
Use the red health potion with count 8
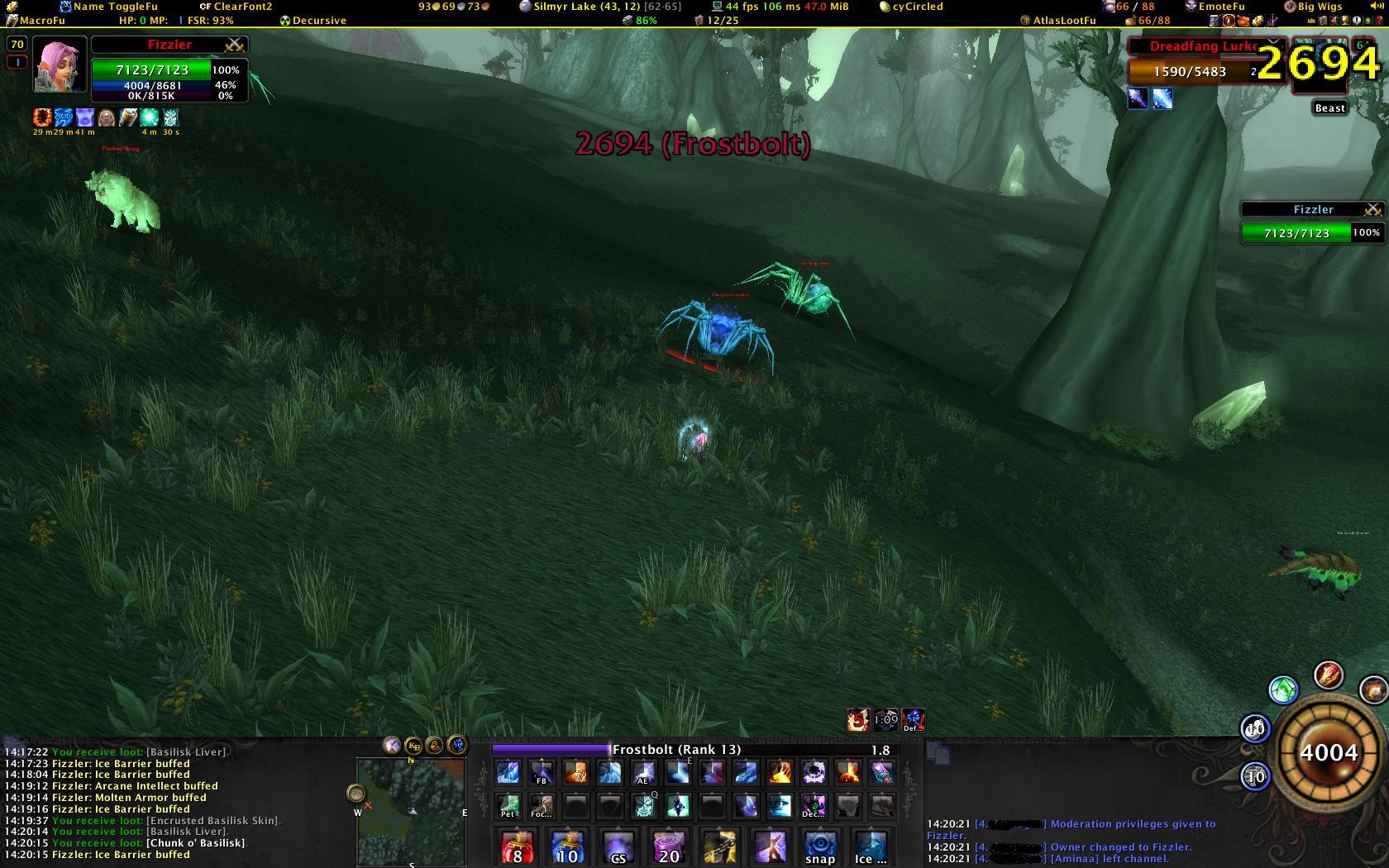click(518, 847)
